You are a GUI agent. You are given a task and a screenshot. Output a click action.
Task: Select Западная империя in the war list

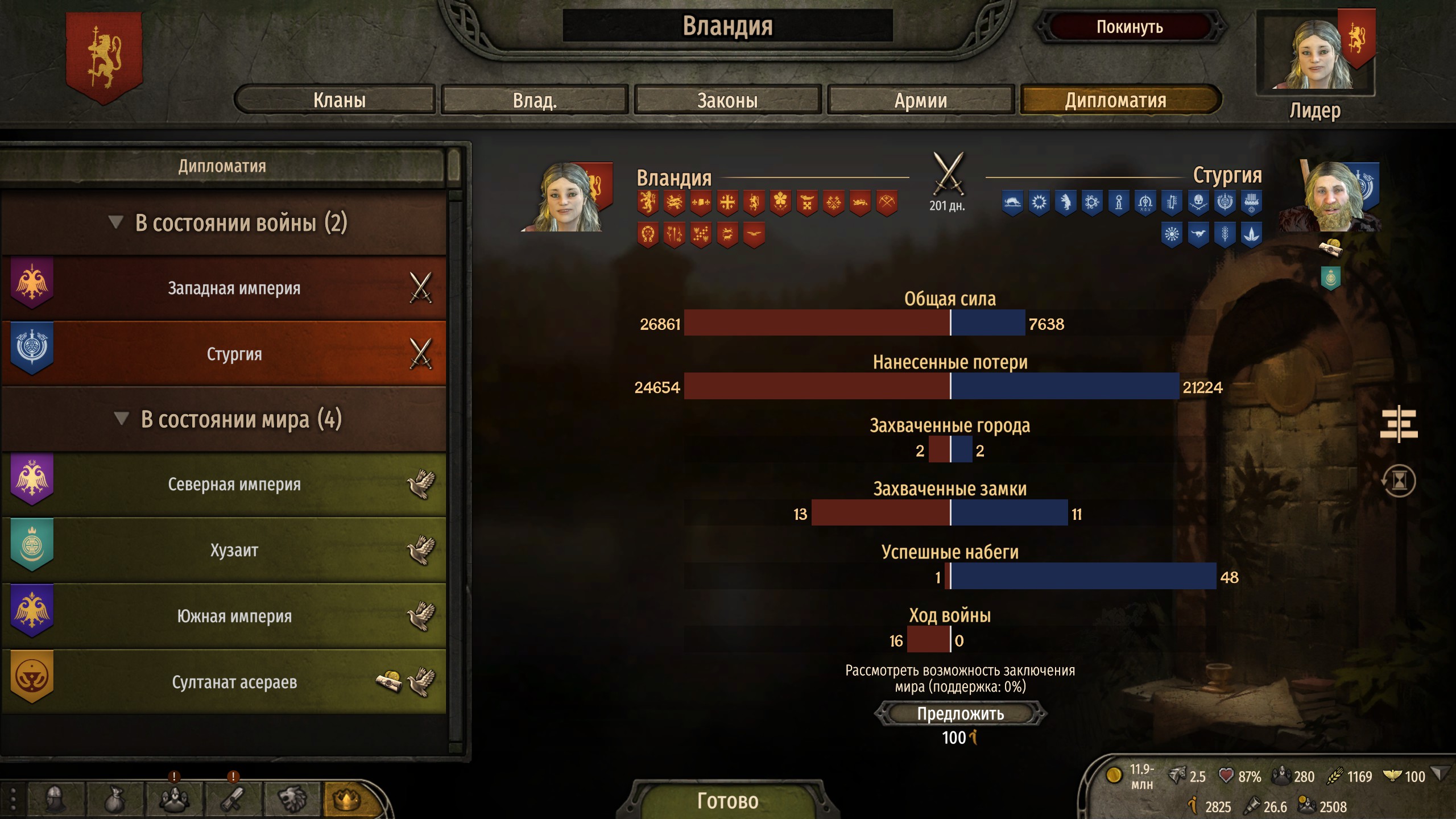click(x=234, y=288)
